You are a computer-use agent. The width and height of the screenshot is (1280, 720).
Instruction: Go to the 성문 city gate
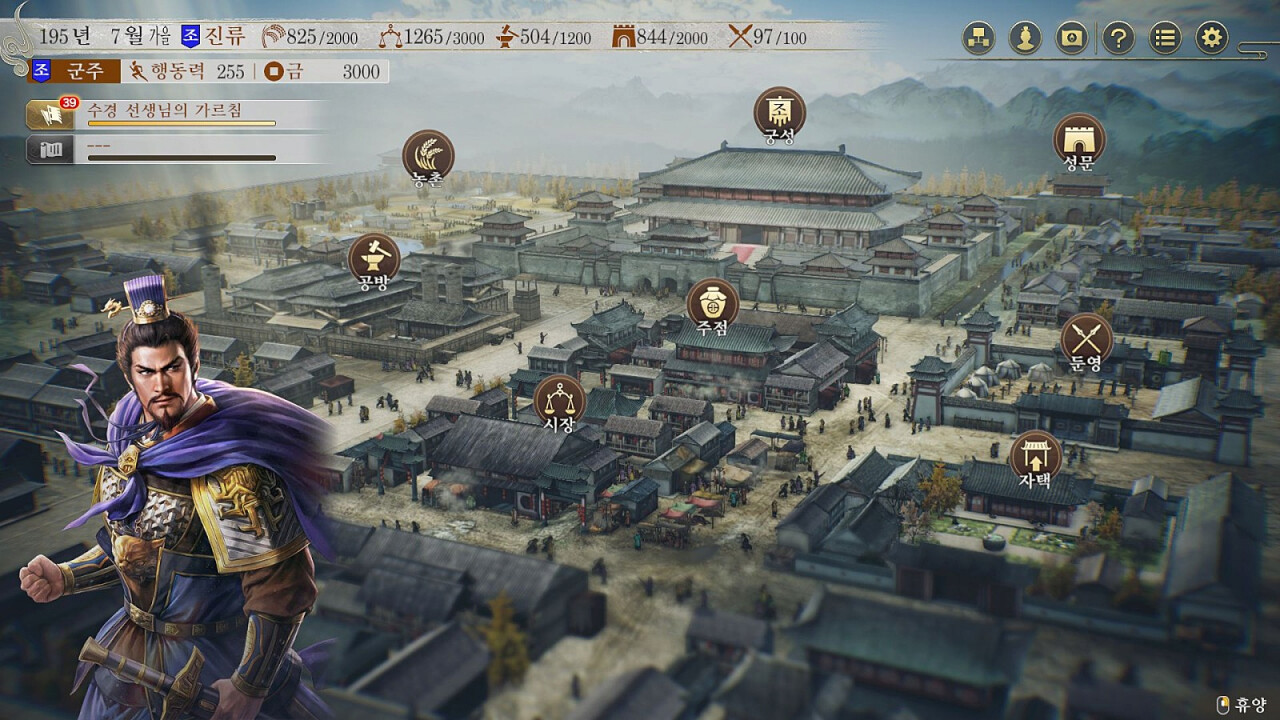click(1079, 138)
